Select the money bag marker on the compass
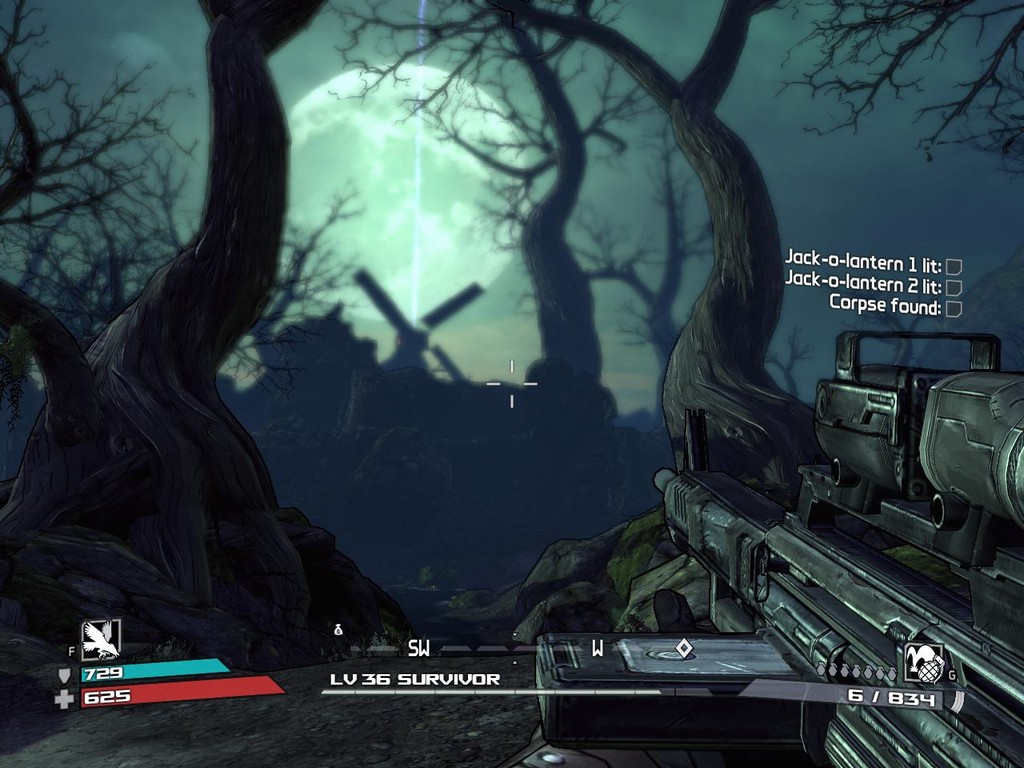Image resolution: width=1024 pixels, height=768 pixels. (x=339, y=629)
